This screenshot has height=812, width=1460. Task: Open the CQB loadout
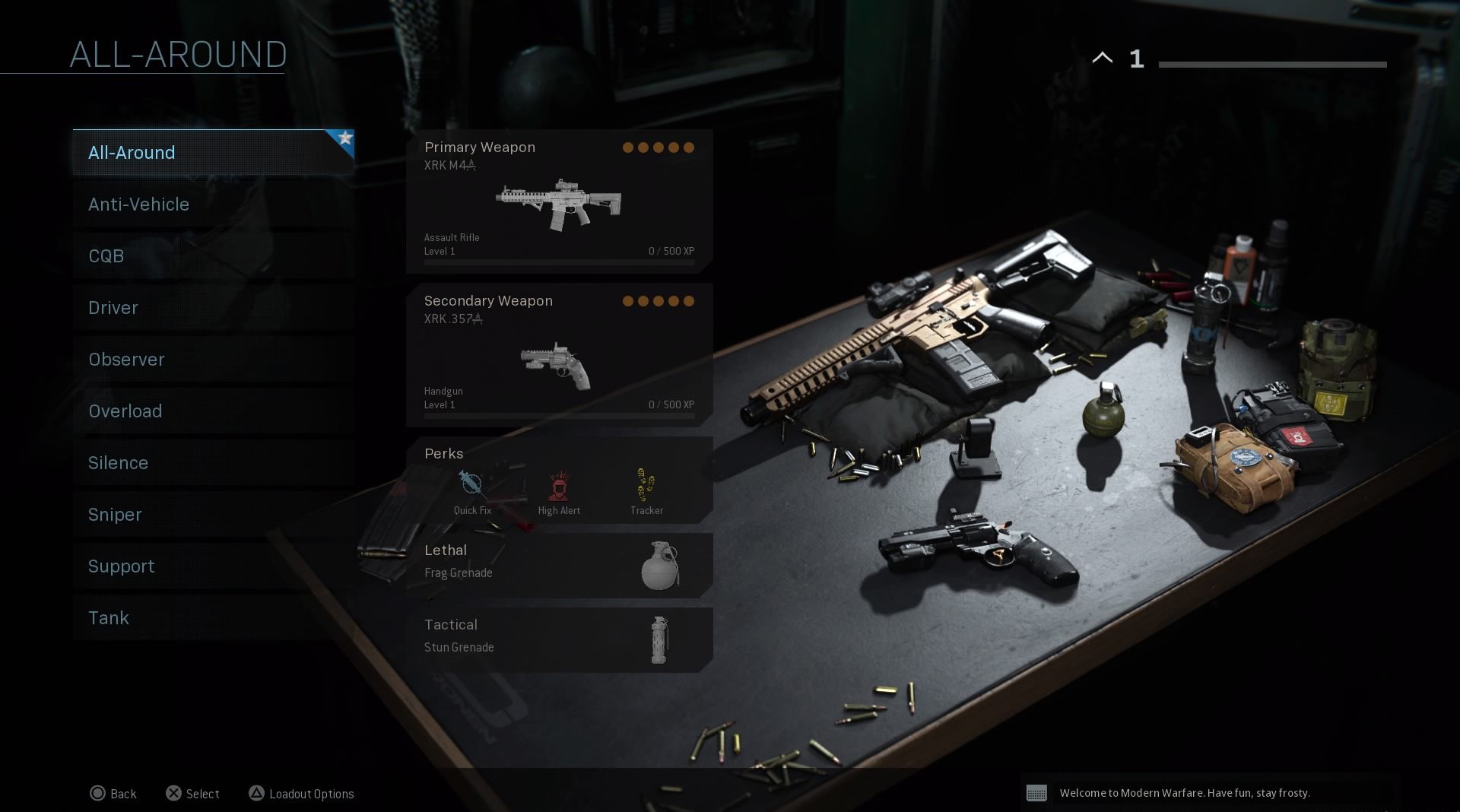(x=213, y=256)
